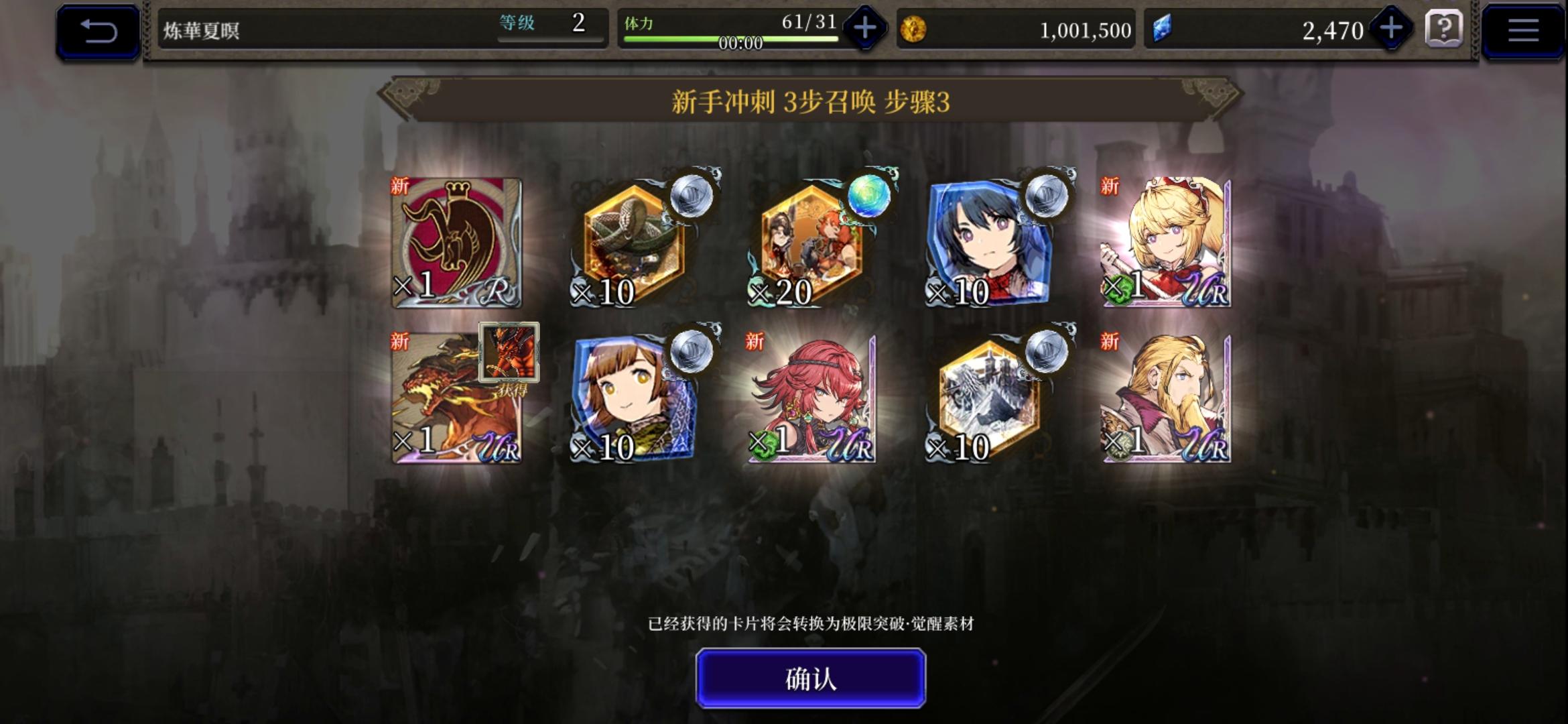Viewport: 1568px width, 724px height.
Task: Open the R rarity crest card
Action: [456, 241]
